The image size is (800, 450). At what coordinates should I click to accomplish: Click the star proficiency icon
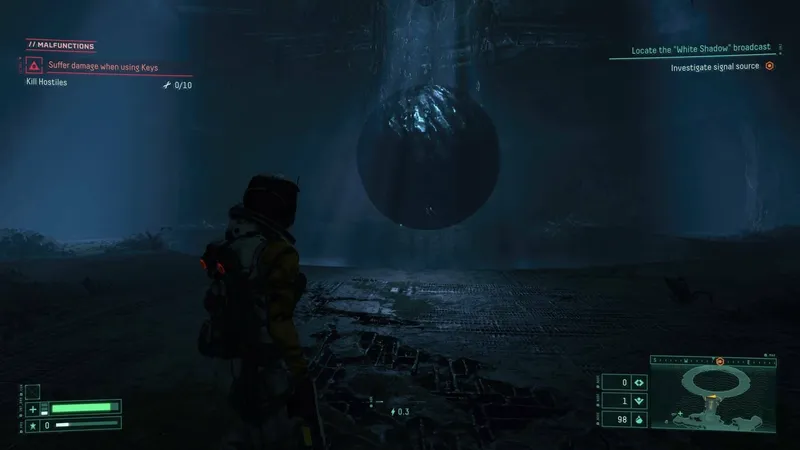tap(33, 425)
